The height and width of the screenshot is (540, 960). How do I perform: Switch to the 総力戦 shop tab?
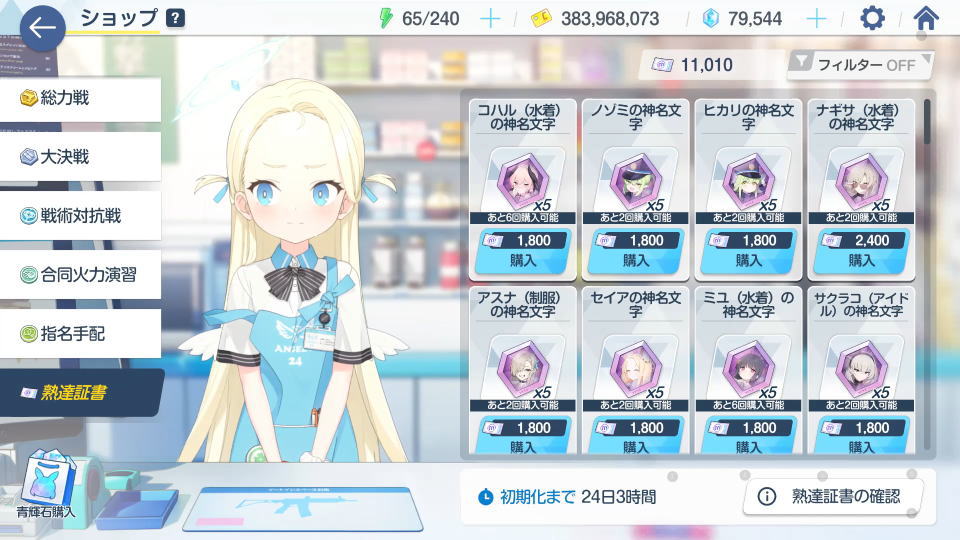click(80, 98)
